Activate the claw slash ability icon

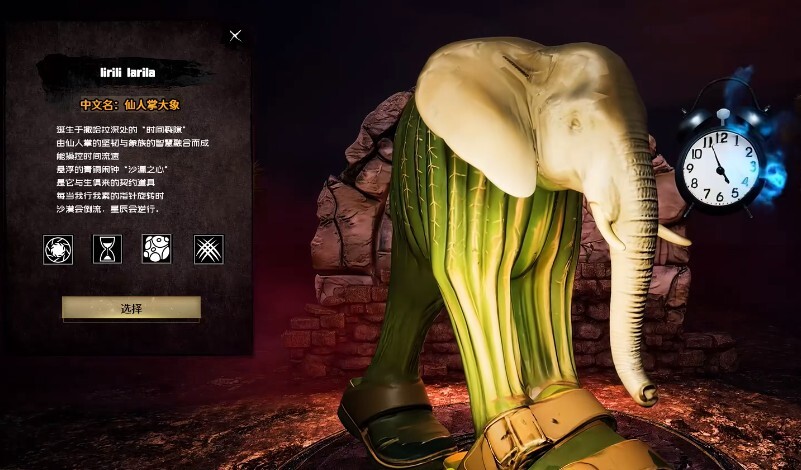[208, 249]
